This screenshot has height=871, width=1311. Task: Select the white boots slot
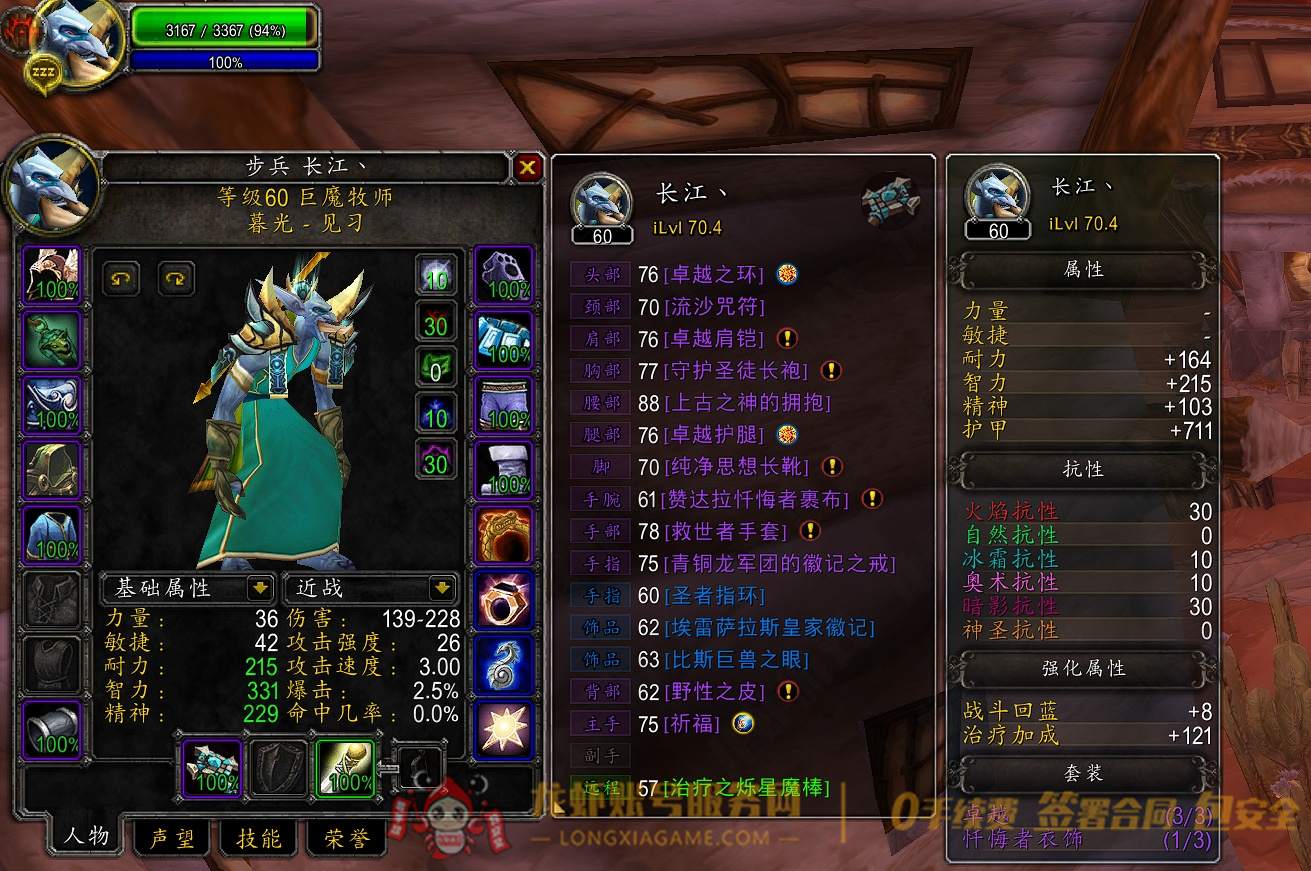502,470
